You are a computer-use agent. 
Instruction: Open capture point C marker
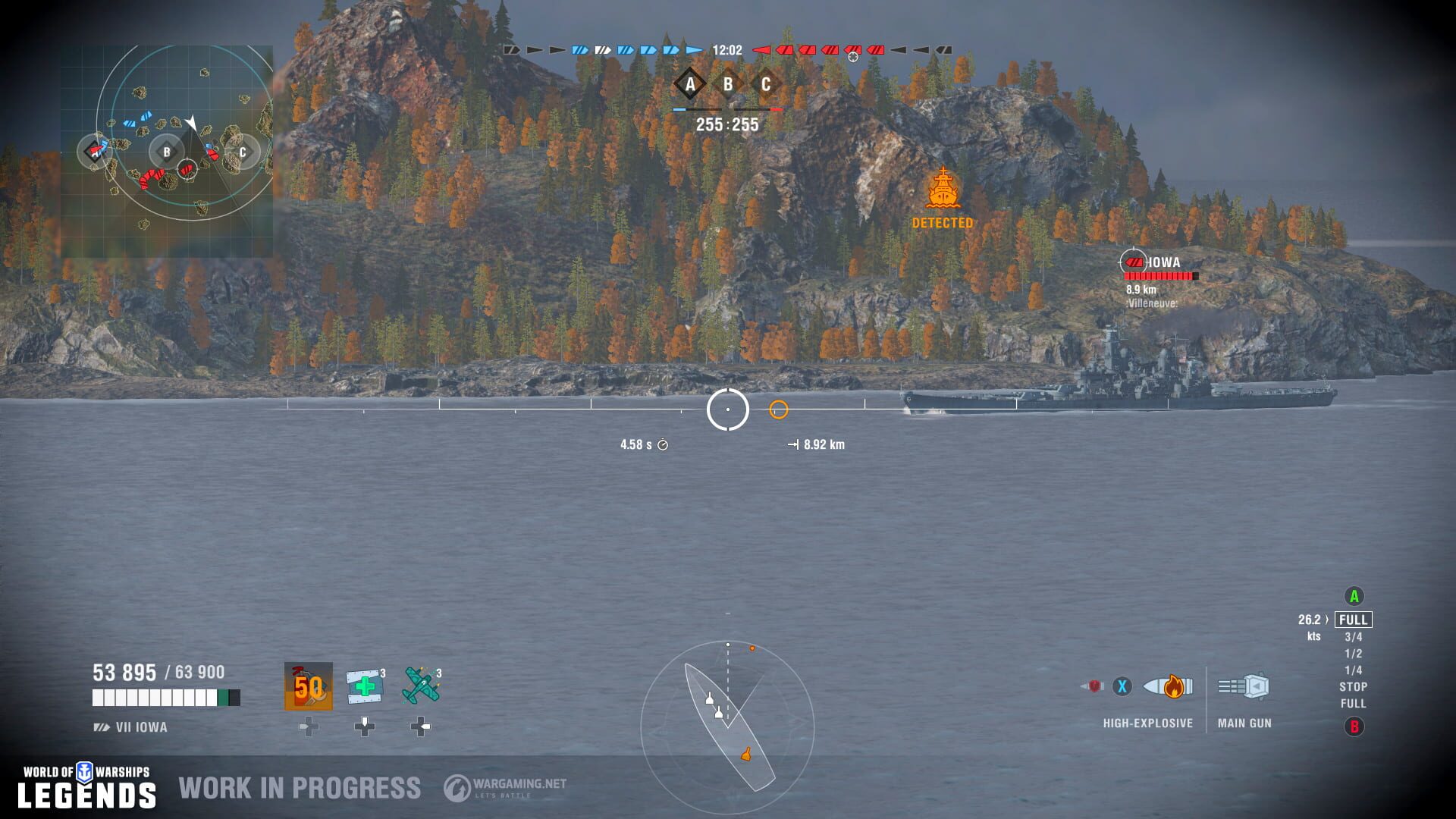point(765,85)
